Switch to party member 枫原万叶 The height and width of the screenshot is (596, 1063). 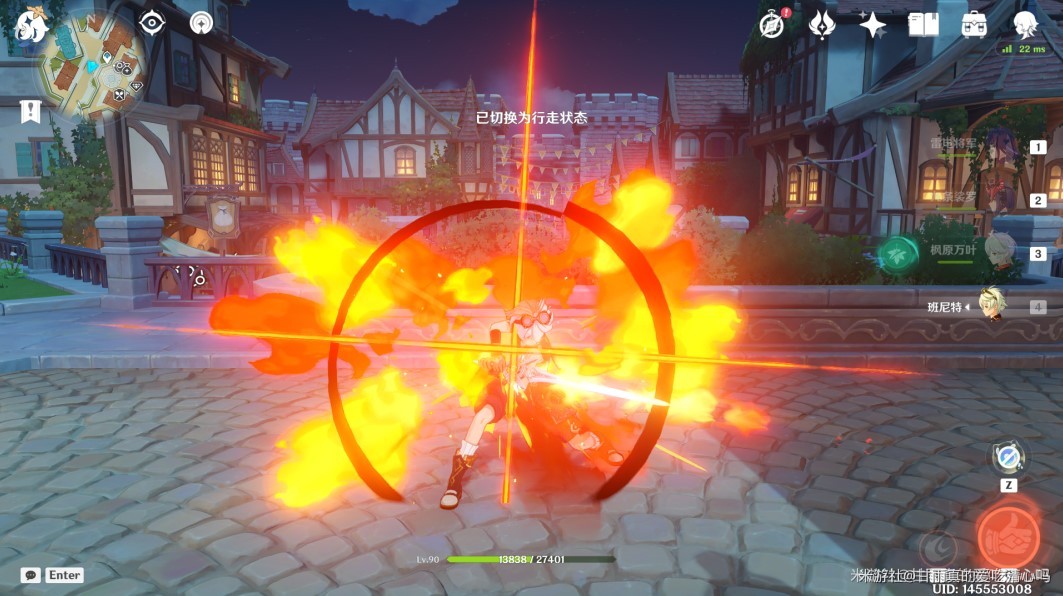[x=998, y=252]
